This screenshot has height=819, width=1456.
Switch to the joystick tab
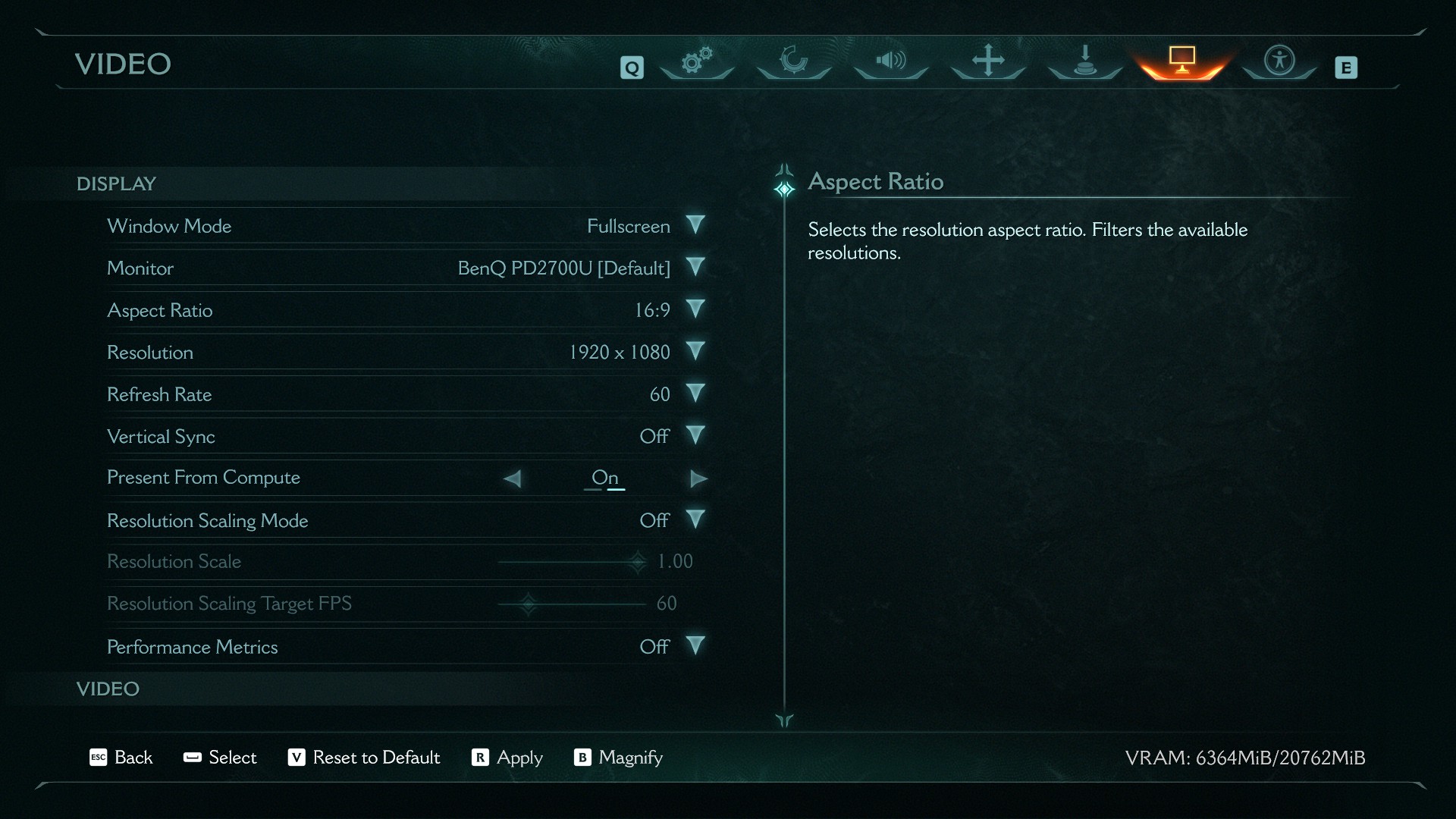coord(1085,61)
